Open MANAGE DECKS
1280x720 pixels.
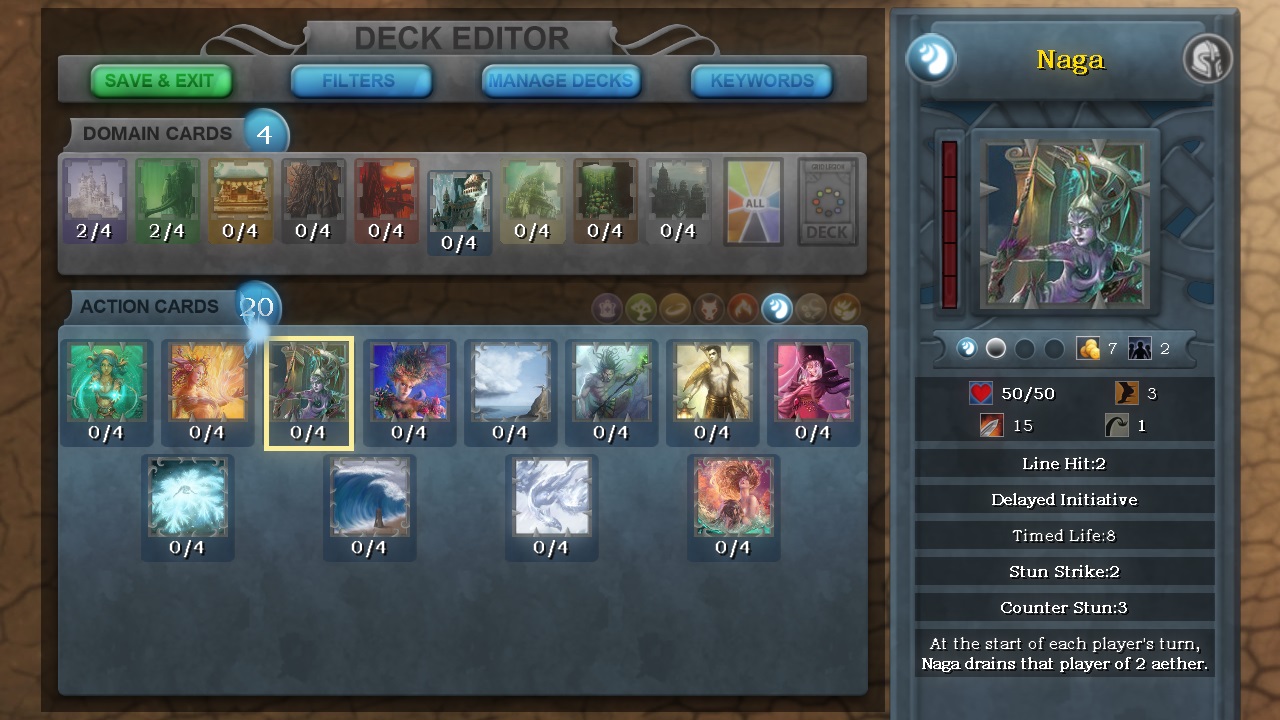pyautogui.click(x=559, y=80)
